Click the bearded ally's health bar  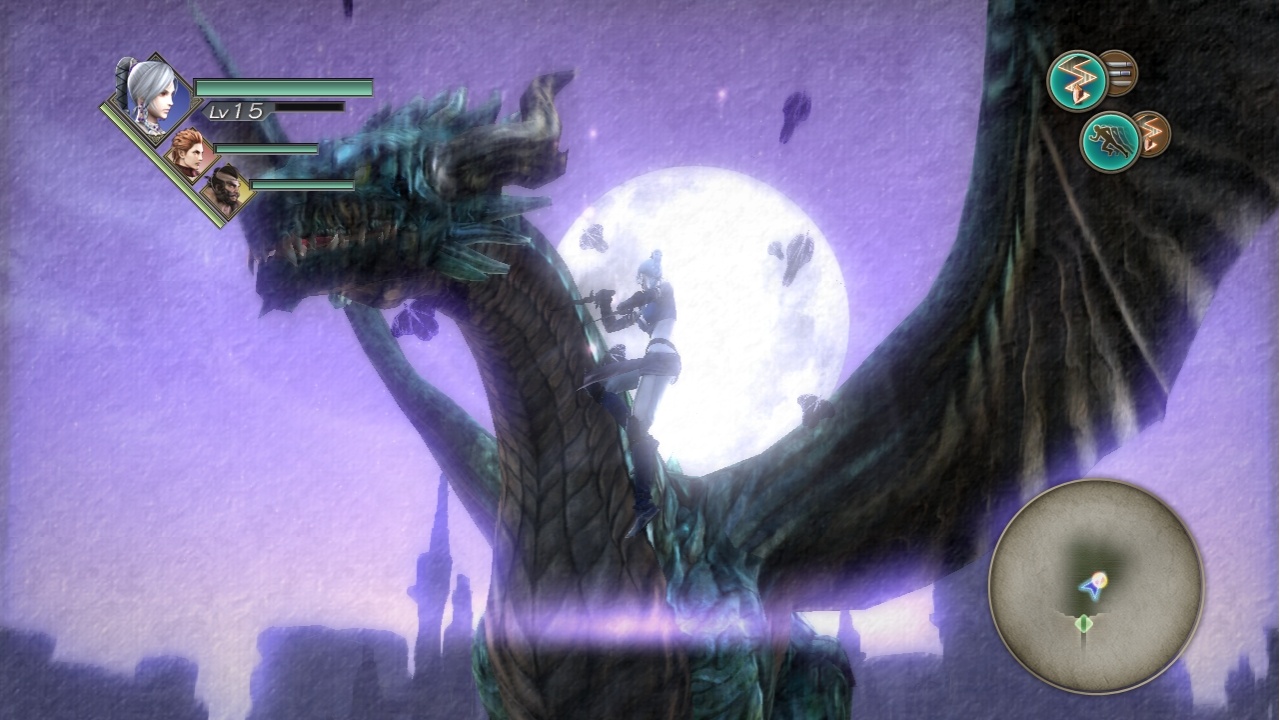pos(300,186)
